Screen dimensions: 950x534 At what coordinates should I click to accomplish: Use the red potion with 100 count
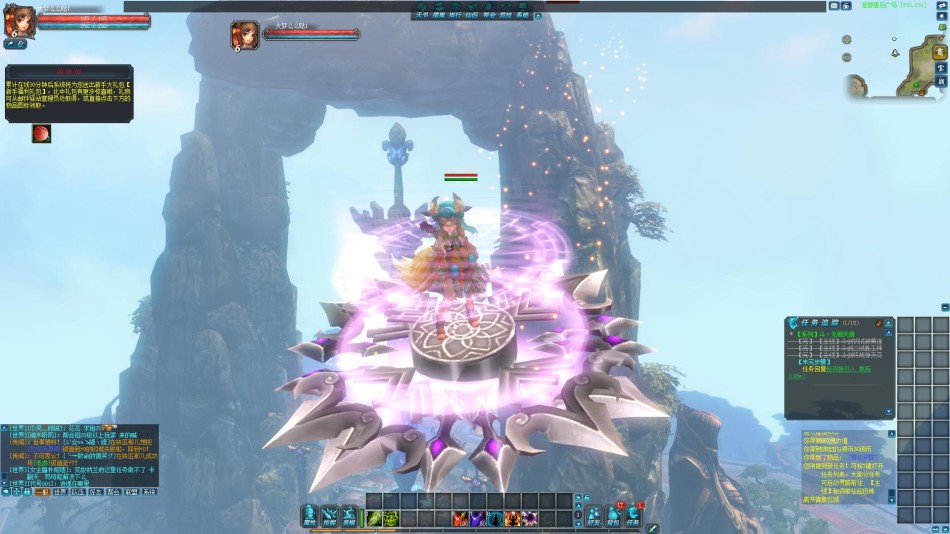point(460,517)
